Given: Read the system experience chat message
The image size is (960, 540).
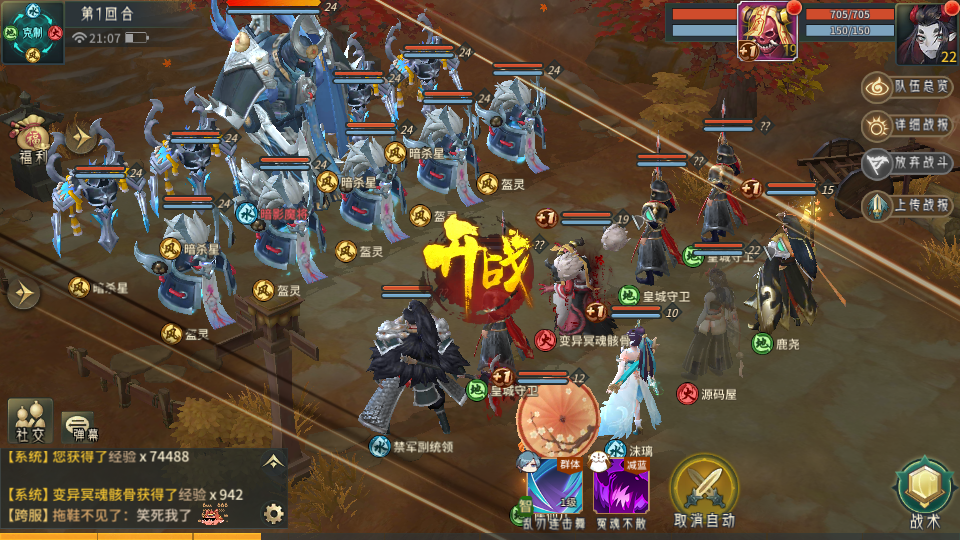Looking at the screenshot, I should pyautogui.click(x=98, y=457).
